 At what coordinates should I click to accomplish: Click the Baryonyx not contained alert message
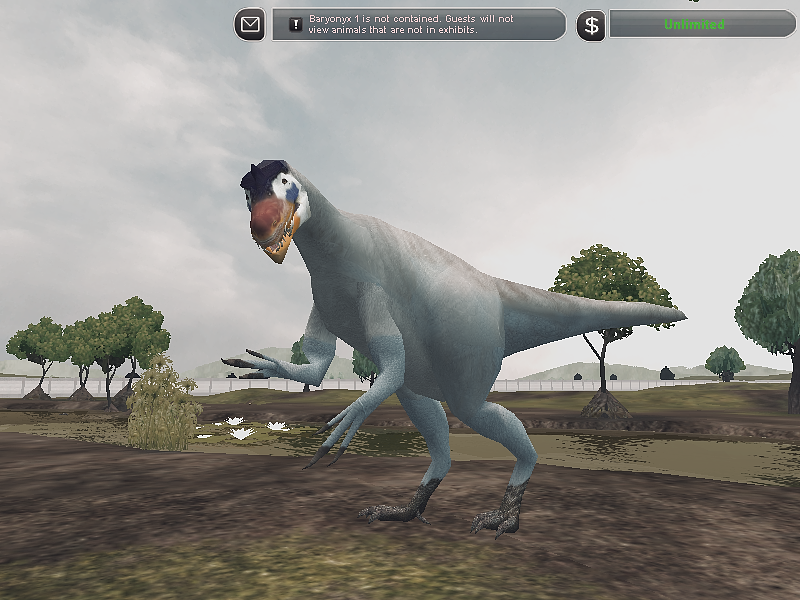pyautogui.click(x=419, y=25)
